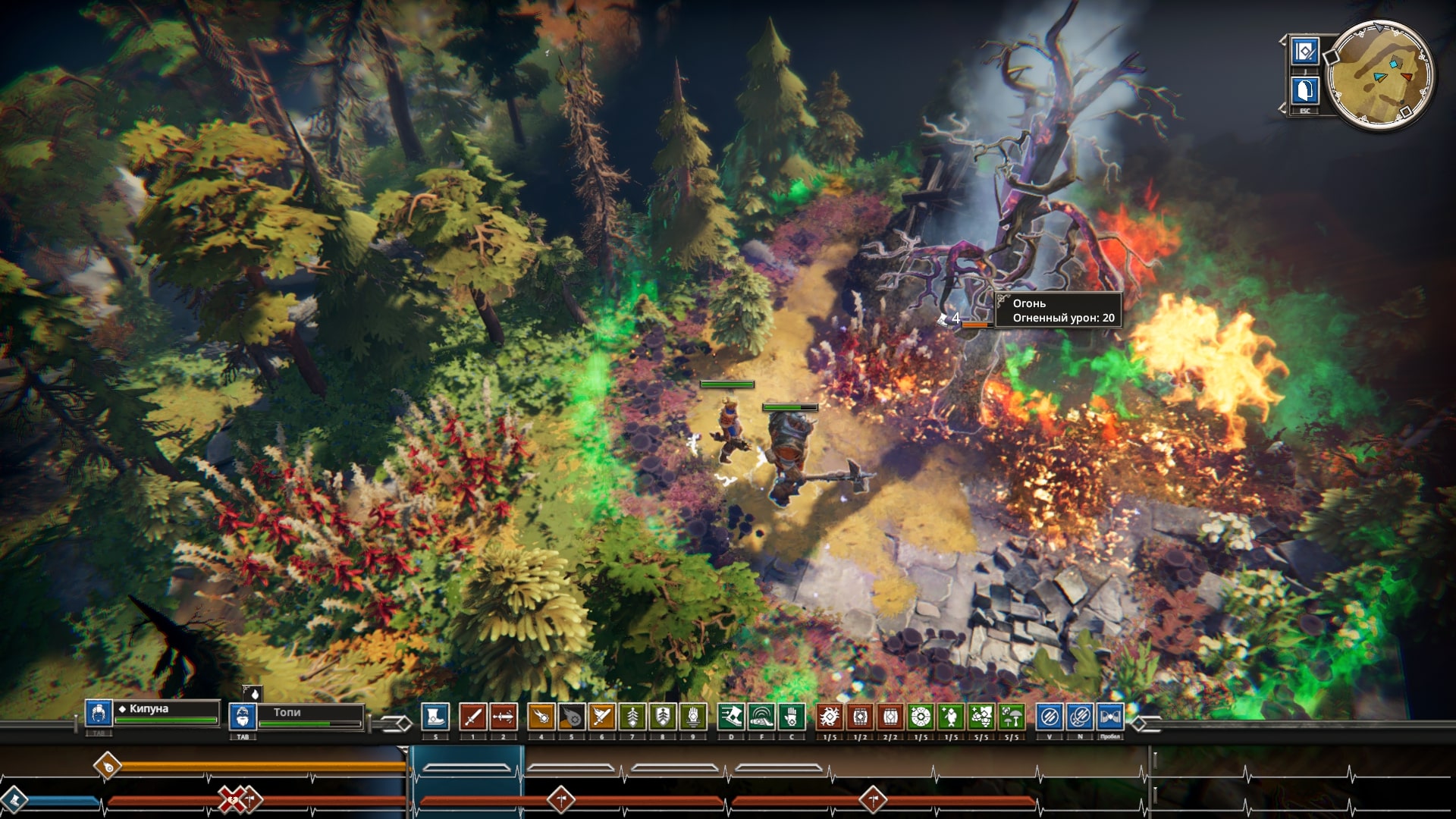
Task: Click the fireball marker on the timeline
Action: 108,766
